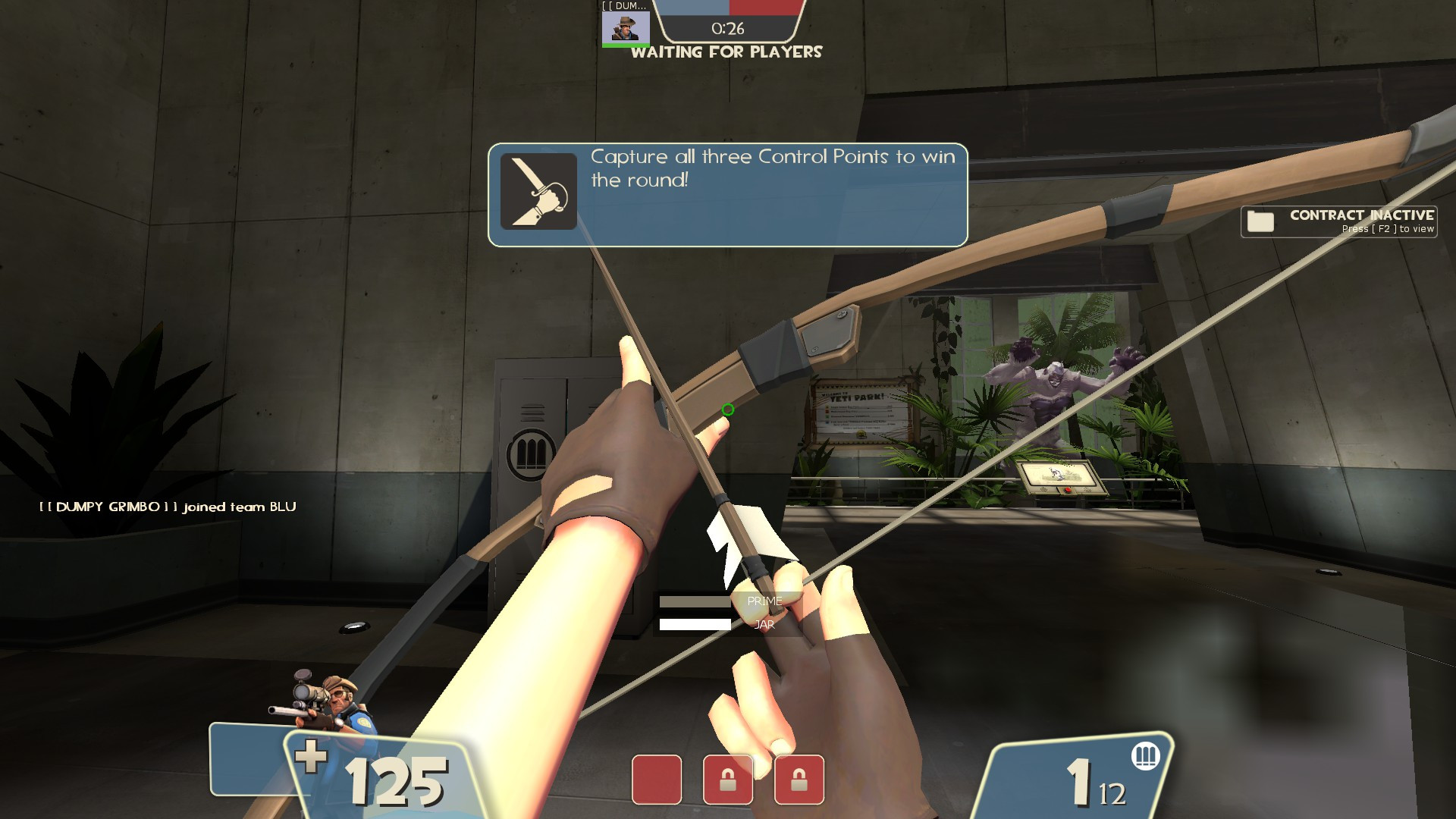Select the DUMPY GRIMBO name in the kill feed

(110, 506)
